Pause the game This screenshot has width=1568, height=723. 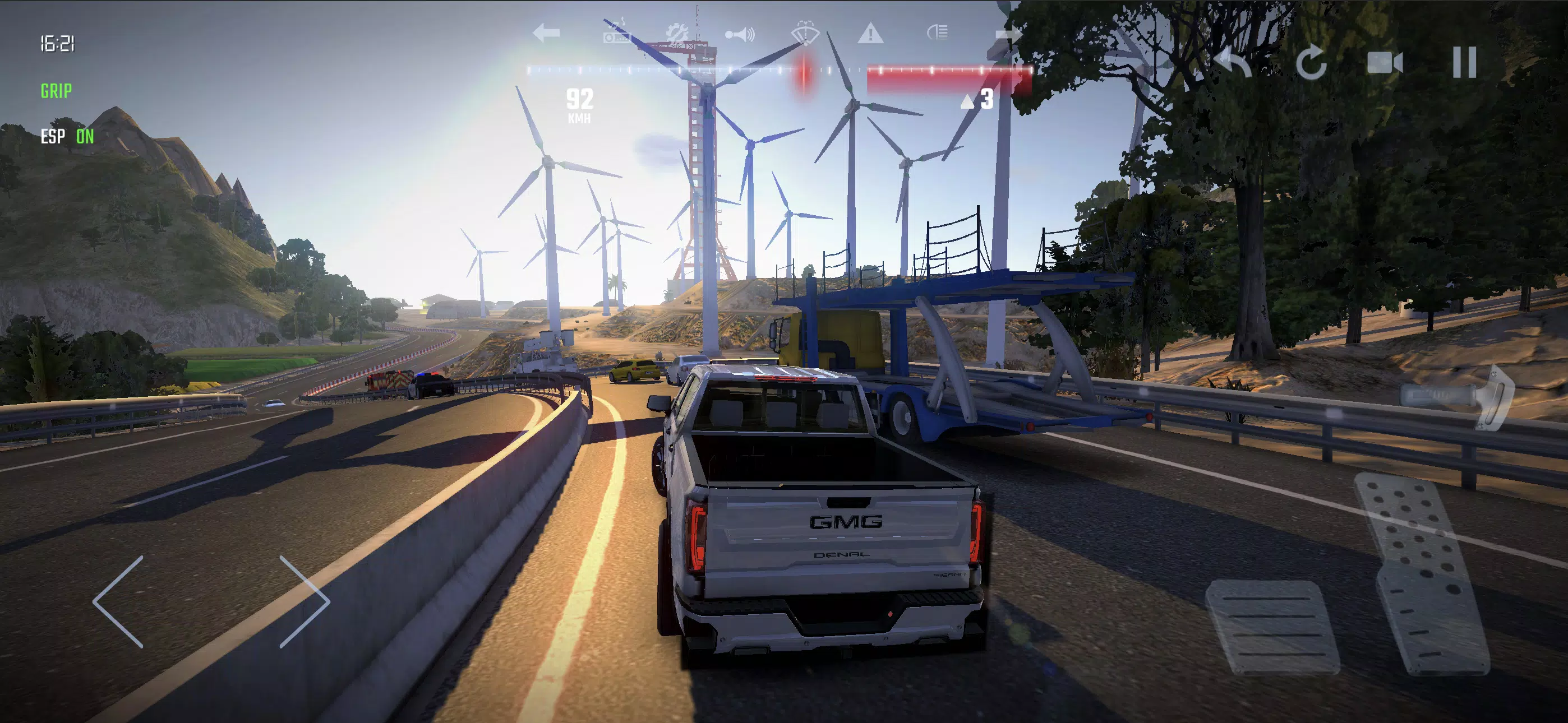coord(1464,63)
